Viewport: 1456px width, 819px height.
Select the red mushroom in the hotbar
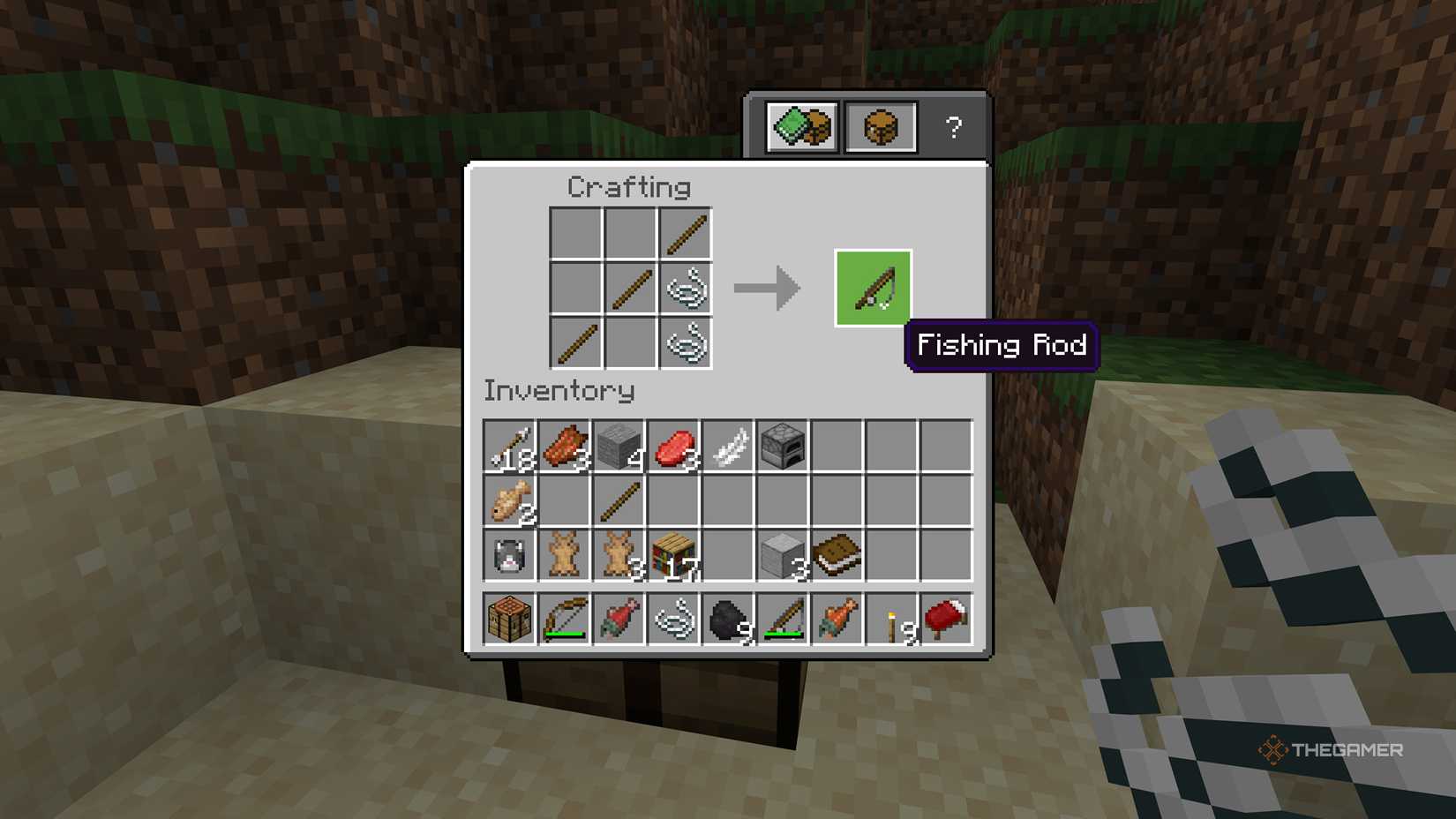[x=947, y=618]
